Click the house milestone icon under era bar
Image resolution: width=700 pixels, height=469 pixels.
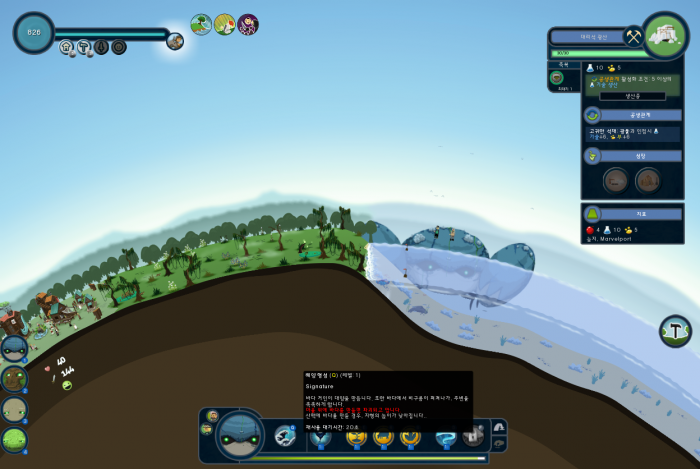pos(67,46)
